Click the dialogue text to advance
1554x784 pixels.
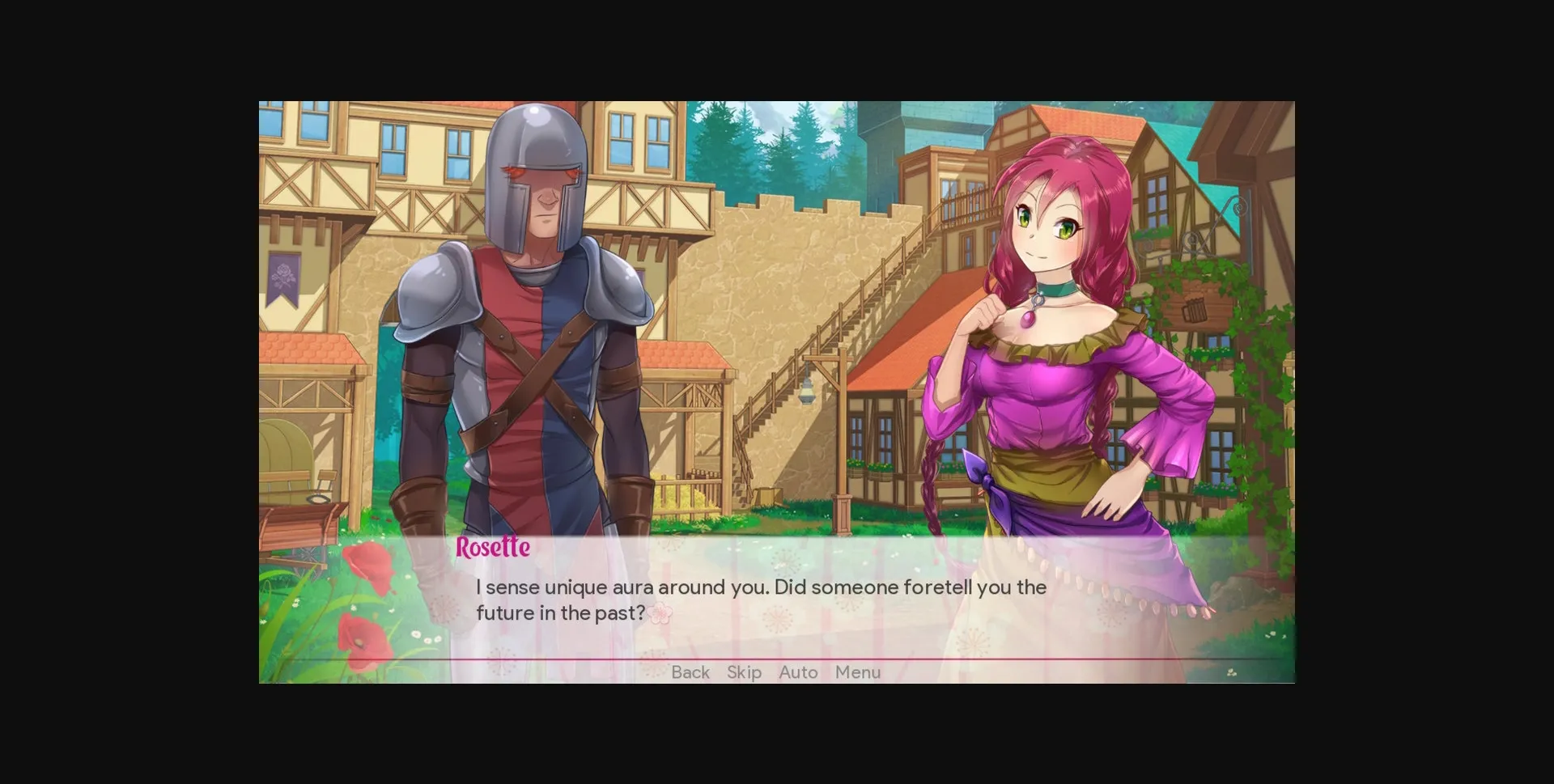tap(761, 599)
